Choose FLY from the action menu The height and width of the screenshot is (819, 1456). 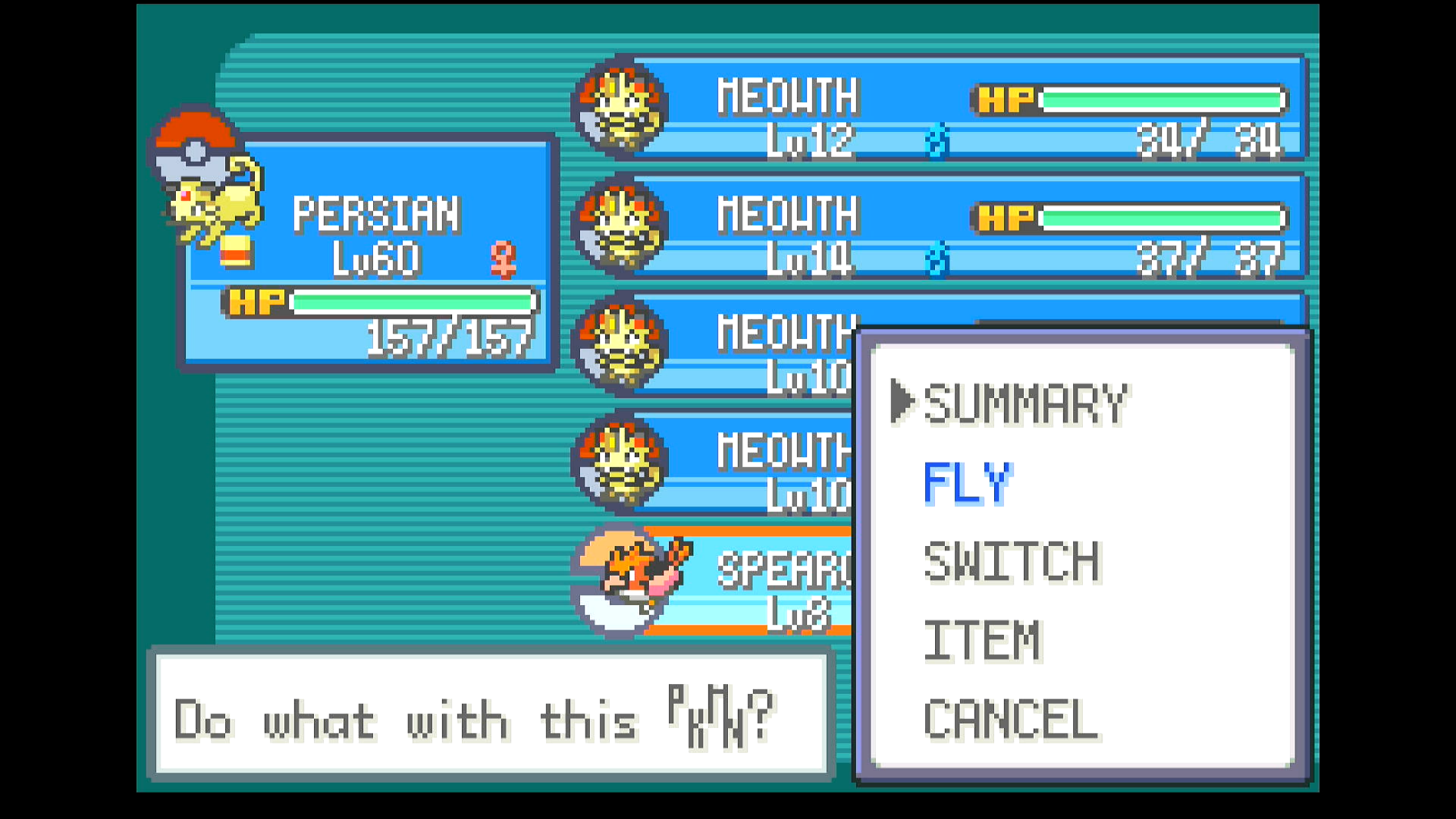[x=967, y=483]
